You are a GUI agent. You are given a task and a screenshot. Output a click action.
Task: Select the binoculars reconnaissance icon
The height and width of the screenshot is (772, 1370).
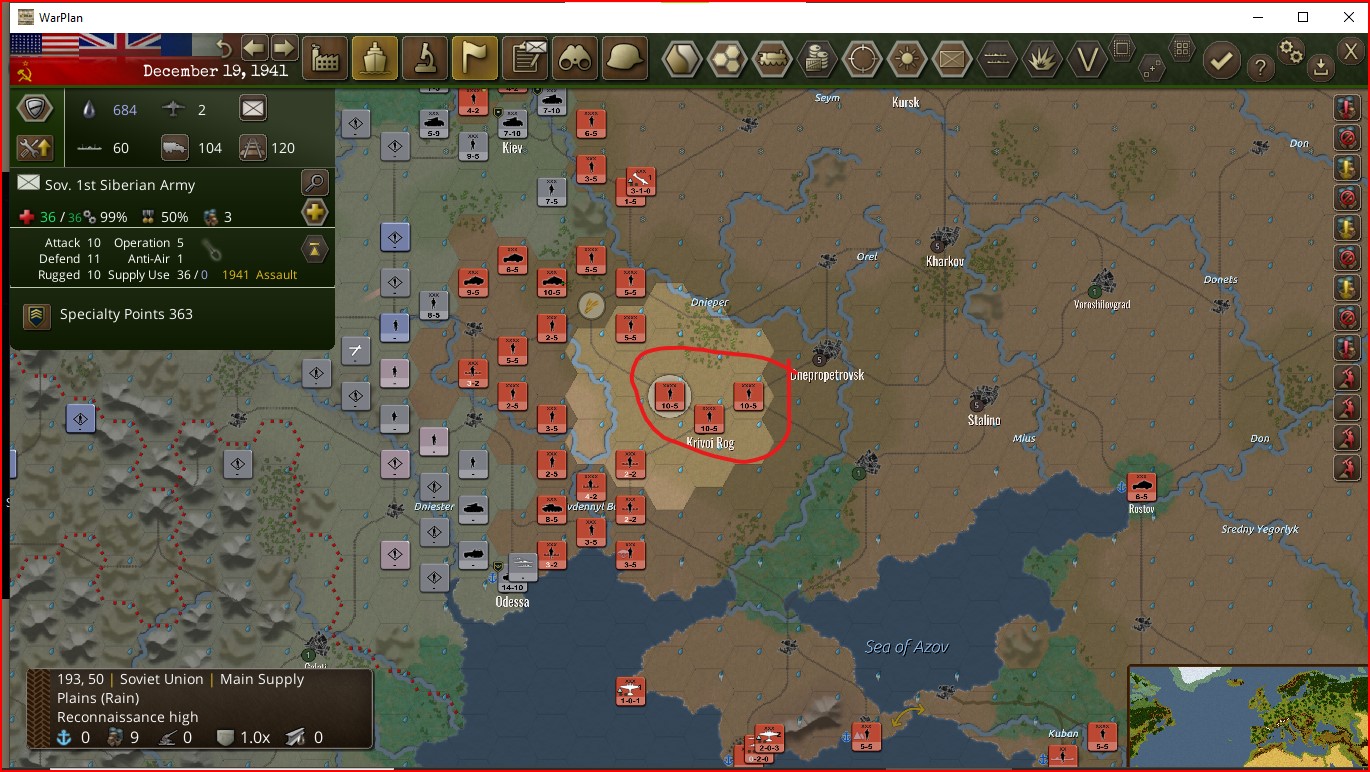[574, 57]
